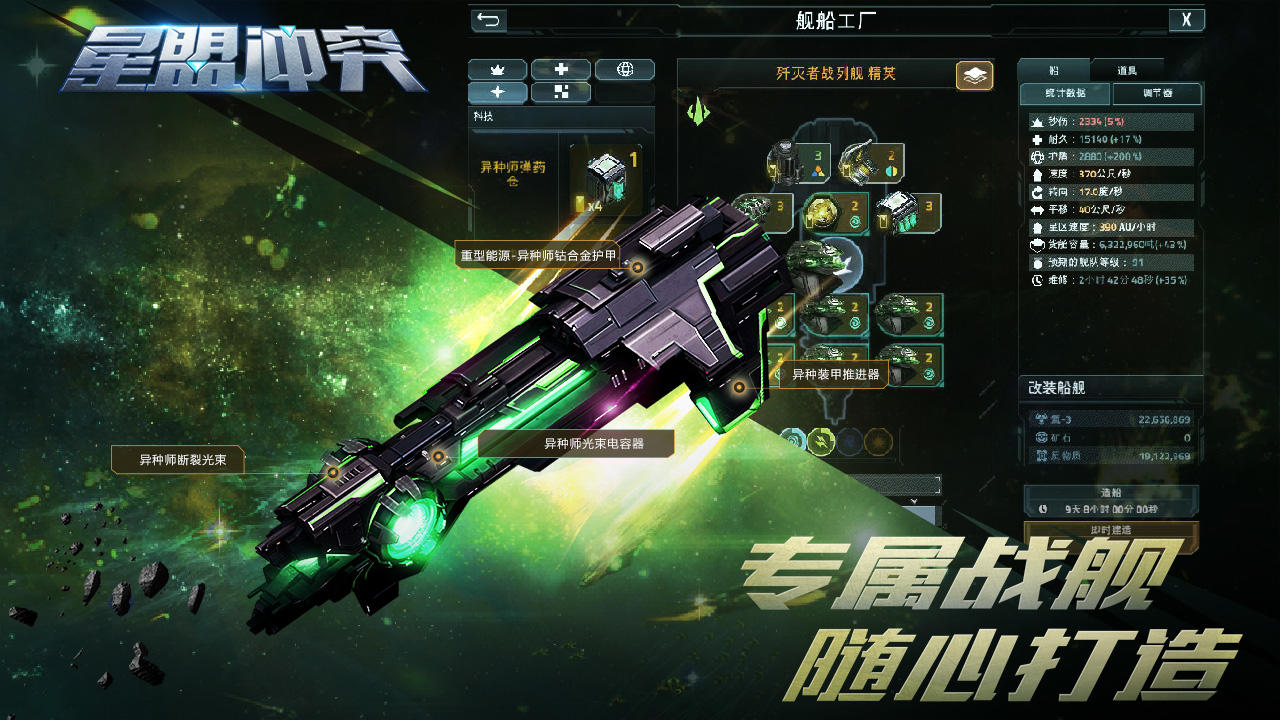Screen dimensions: 1280x720
Task: Select the four-pointed star filter icon
Action: 496,92
